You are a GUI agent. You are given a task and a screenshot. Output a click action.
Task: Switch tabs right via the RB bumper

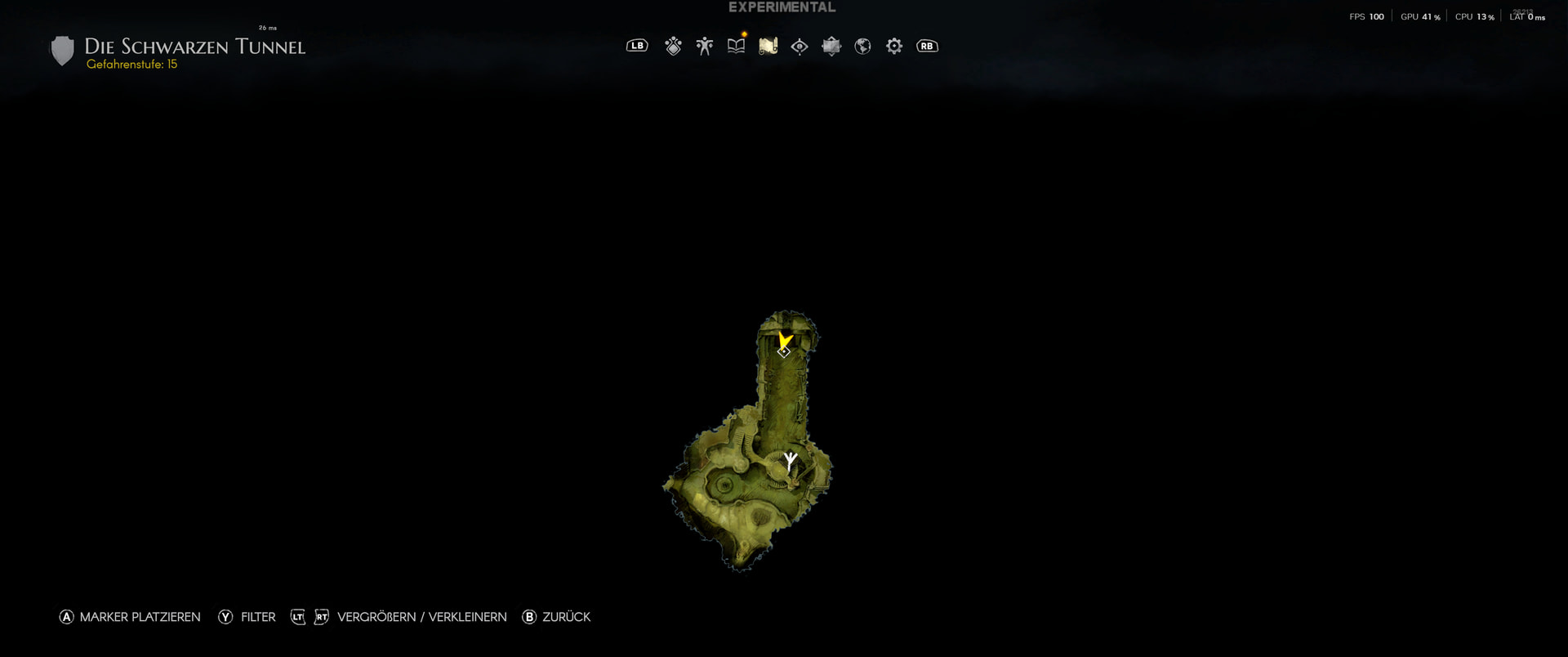pyautogui.click(x=927, y=47)
